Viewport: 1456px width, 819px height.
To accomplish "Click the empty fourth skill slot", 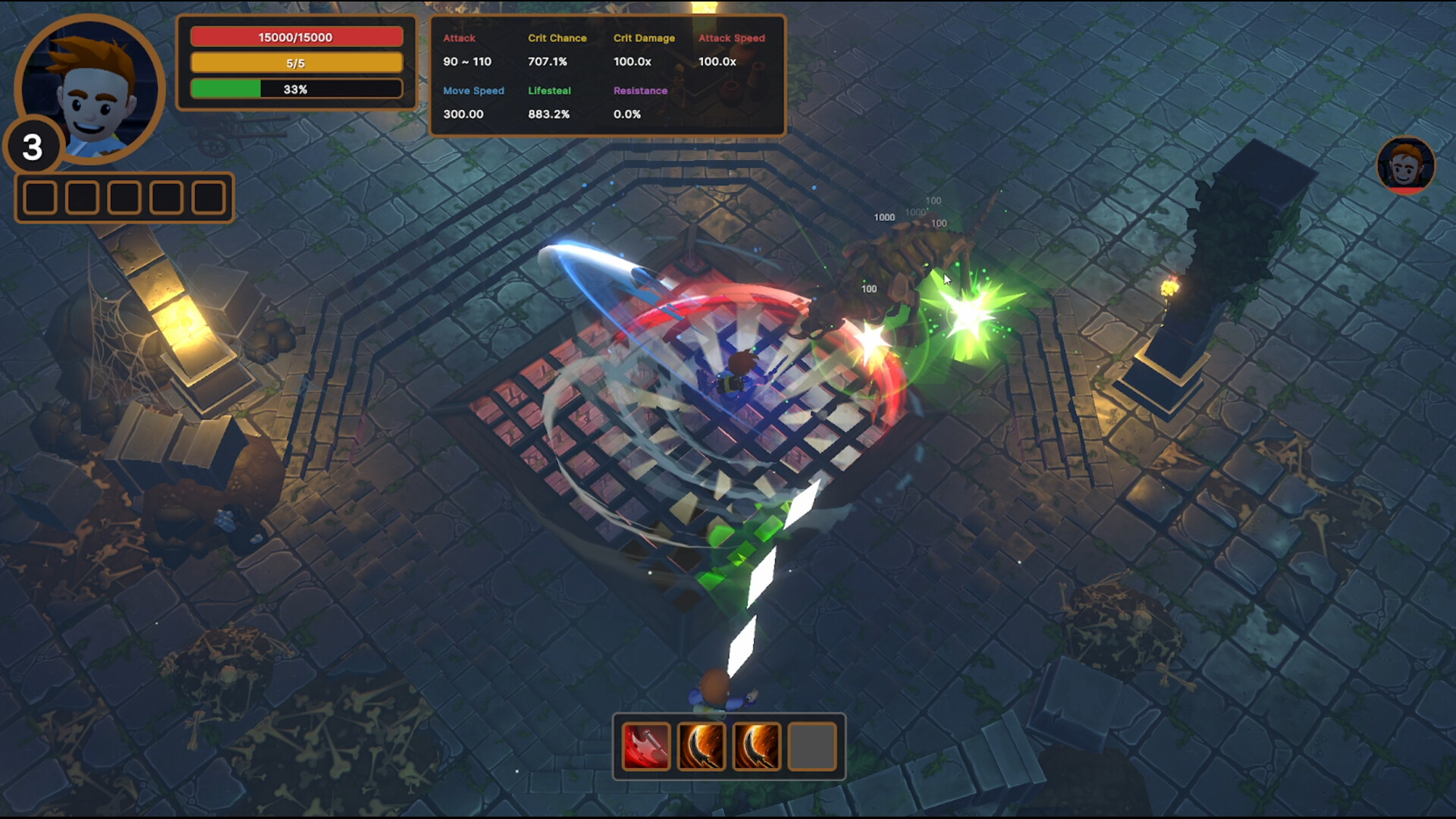I will click(x=811, y=748).
